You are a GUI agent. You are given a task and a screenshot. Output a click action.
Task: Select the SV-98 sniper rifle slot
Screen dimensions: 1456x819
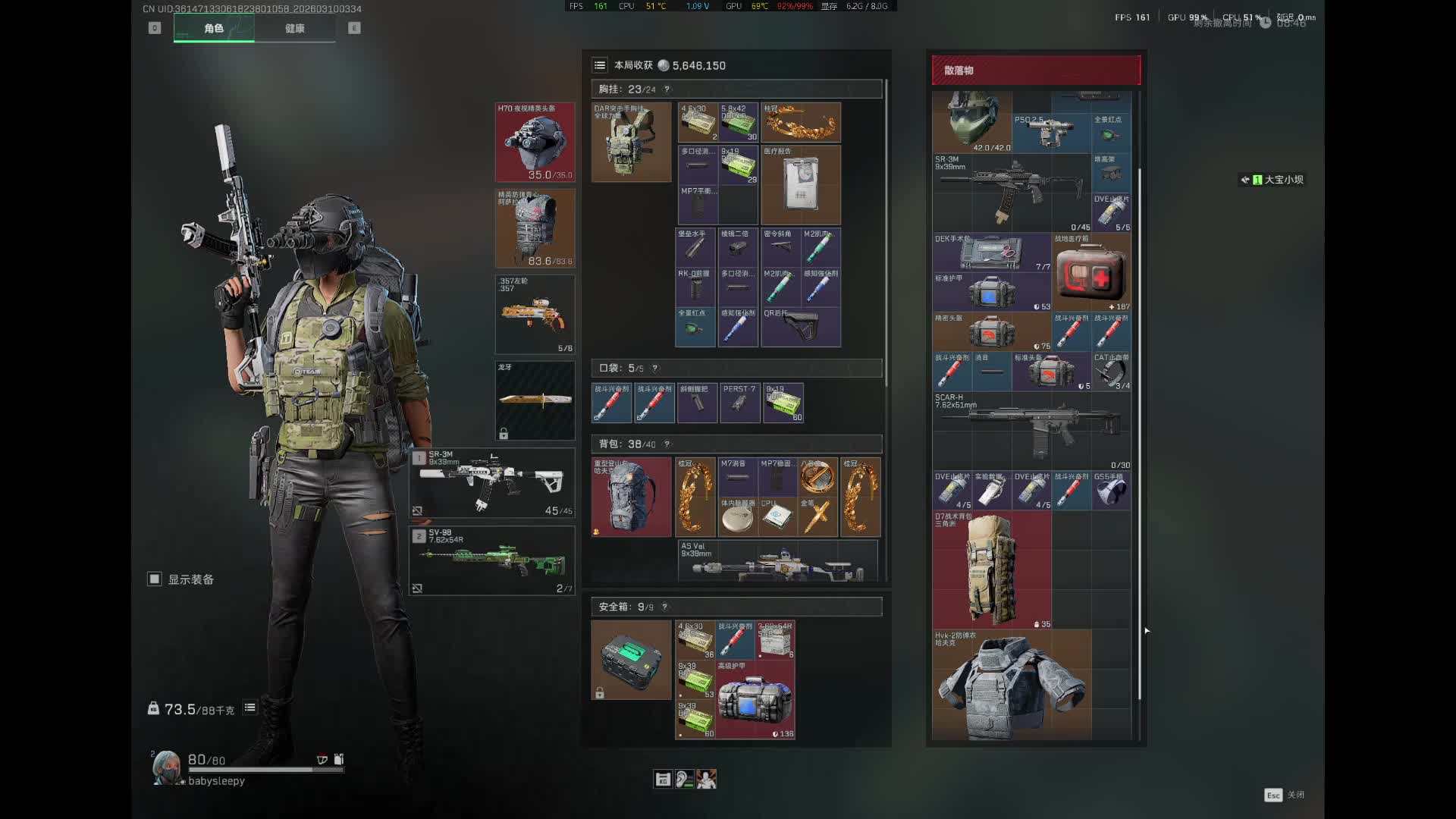[x=492, y=561]
